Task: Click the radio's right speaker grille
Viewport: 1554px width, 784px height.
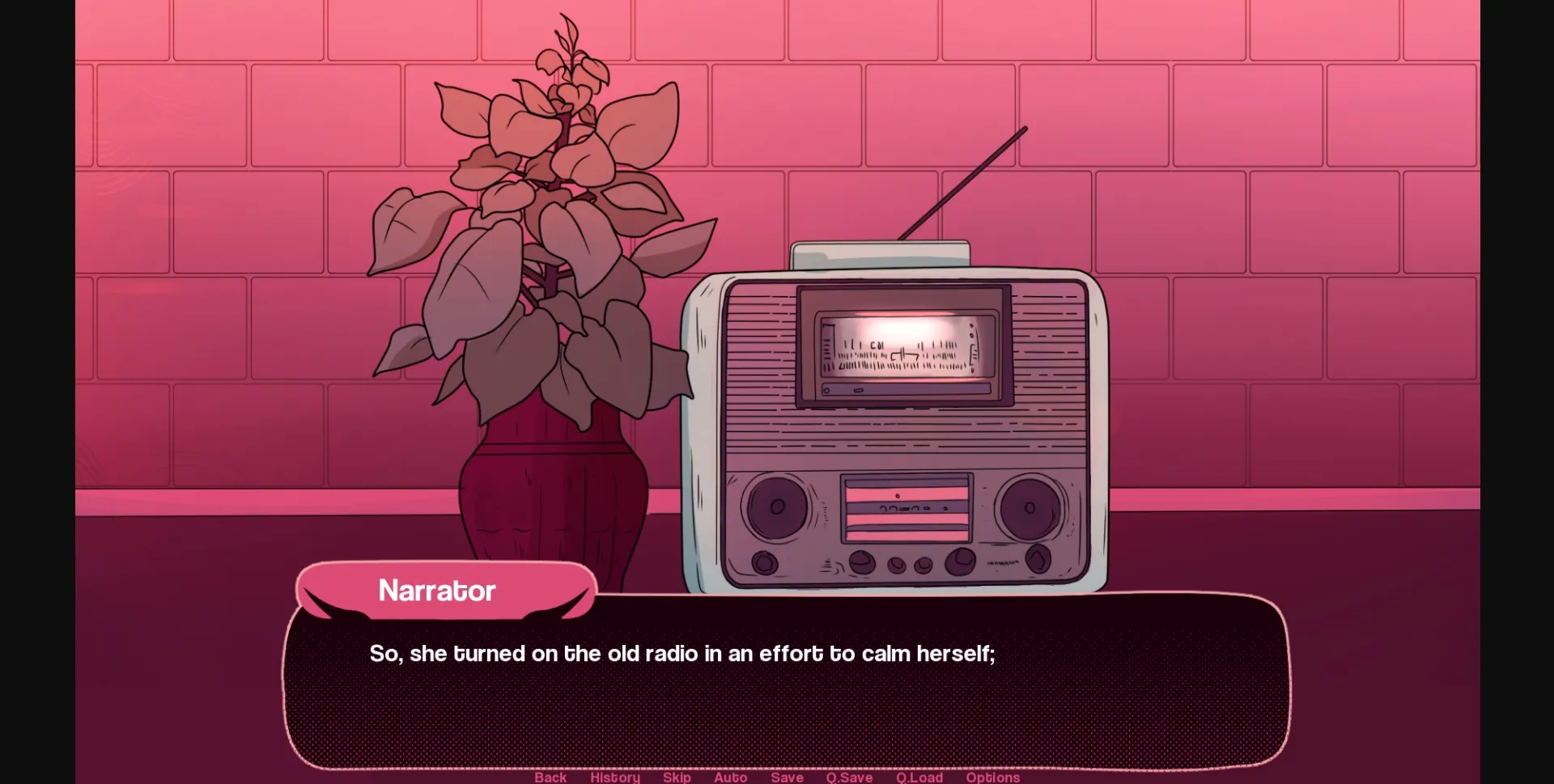Action: point(1028,508)
